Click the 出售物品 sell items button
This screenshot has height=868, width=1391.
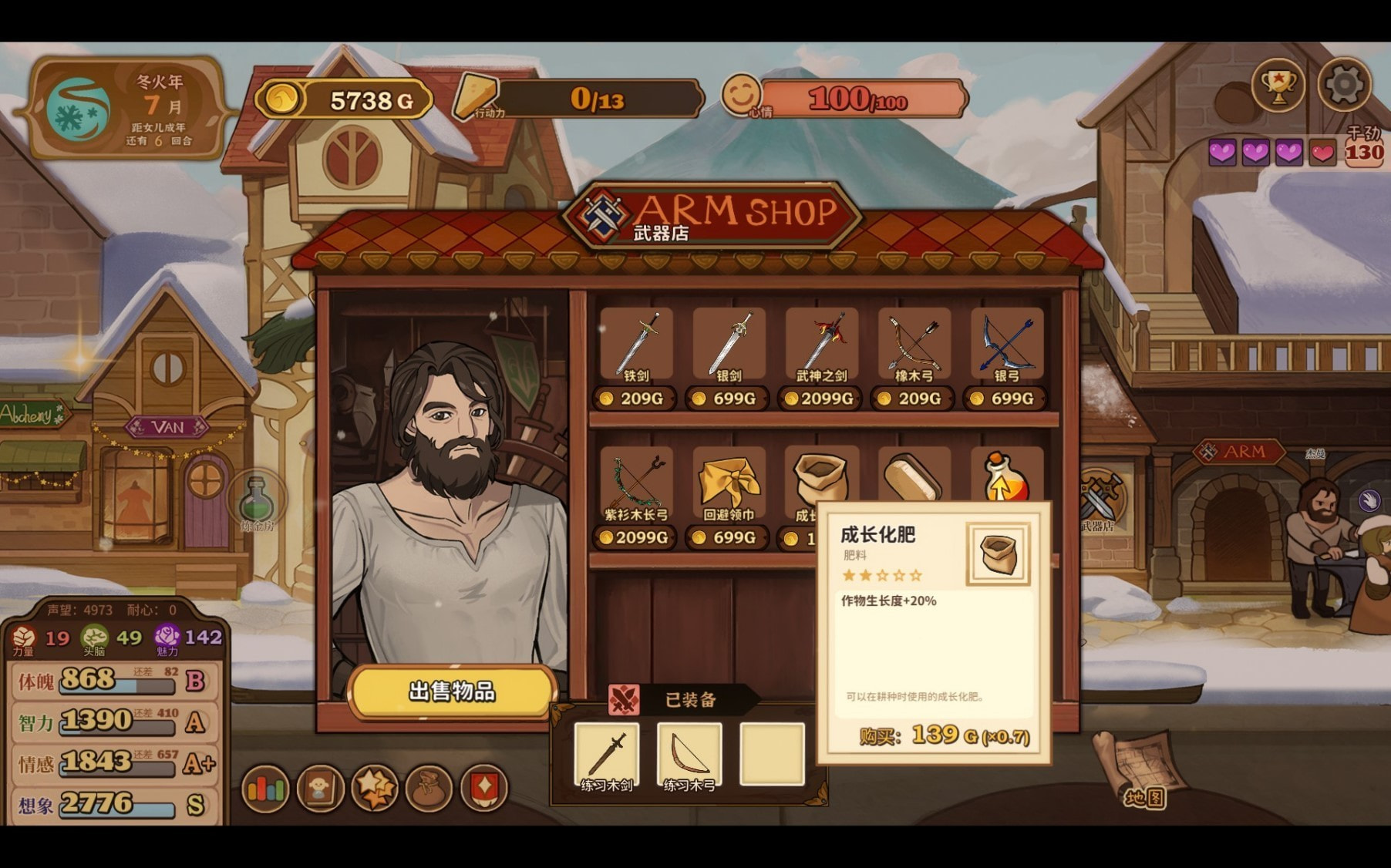click(452, 691)
